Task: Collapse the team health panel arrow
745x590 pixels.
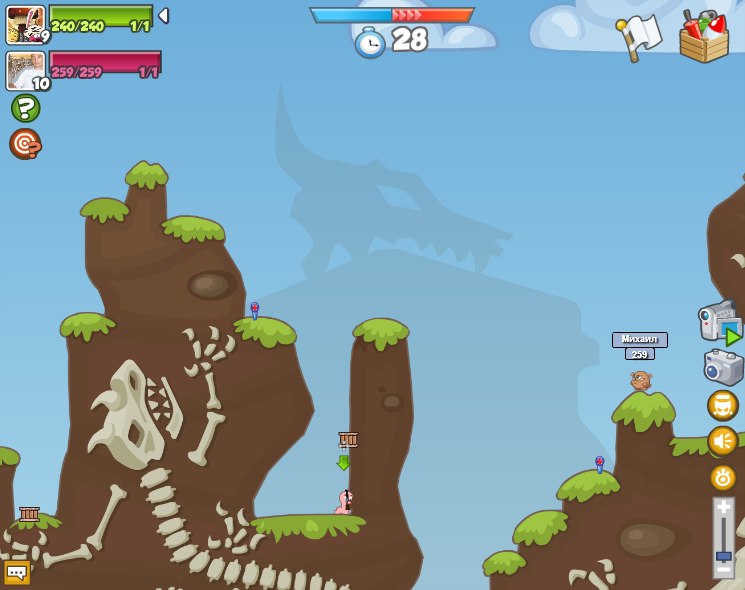Action: click(164, 15)
